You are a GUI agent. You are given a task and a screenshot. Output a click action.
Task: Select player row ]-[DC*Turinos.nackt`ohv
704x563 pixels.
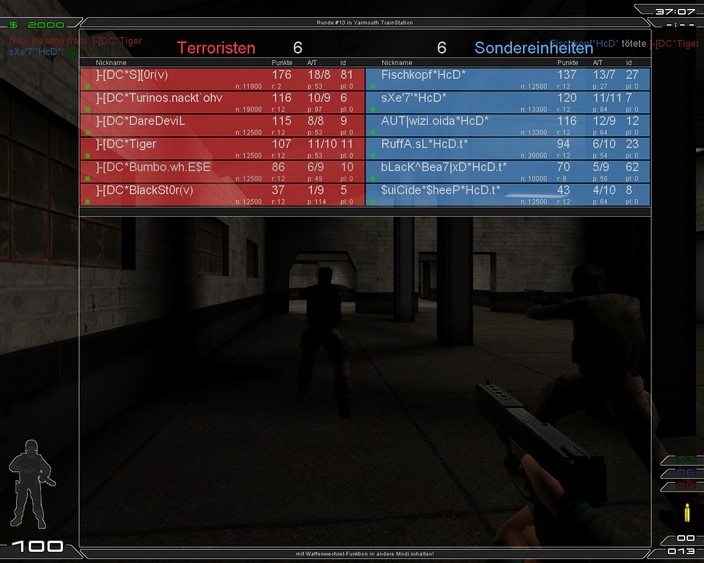point(222,102)
